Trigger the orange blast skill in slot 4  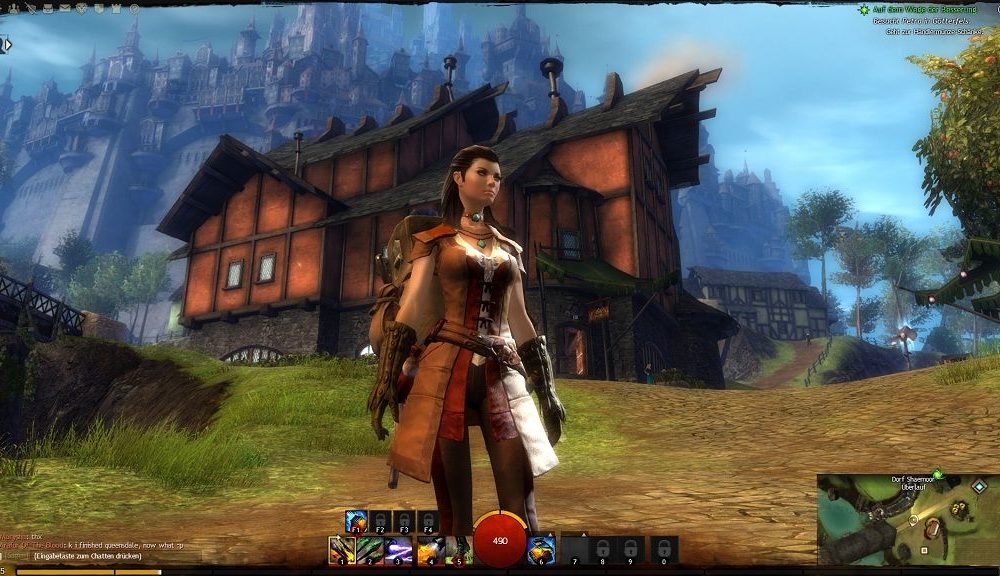[429, 549]
